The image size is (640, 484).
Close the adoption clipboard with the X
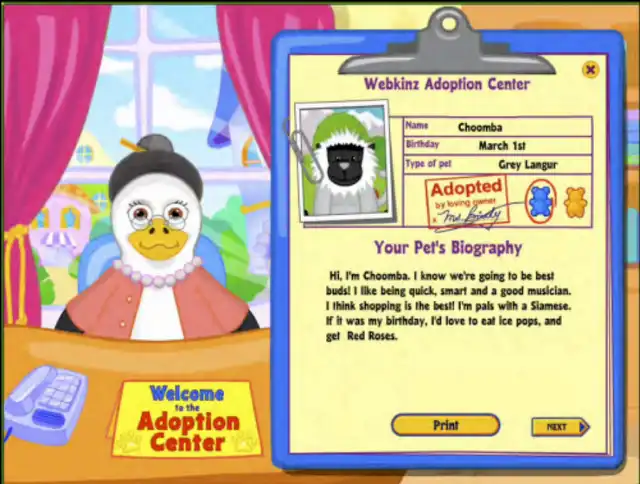(x=590, y=70)
